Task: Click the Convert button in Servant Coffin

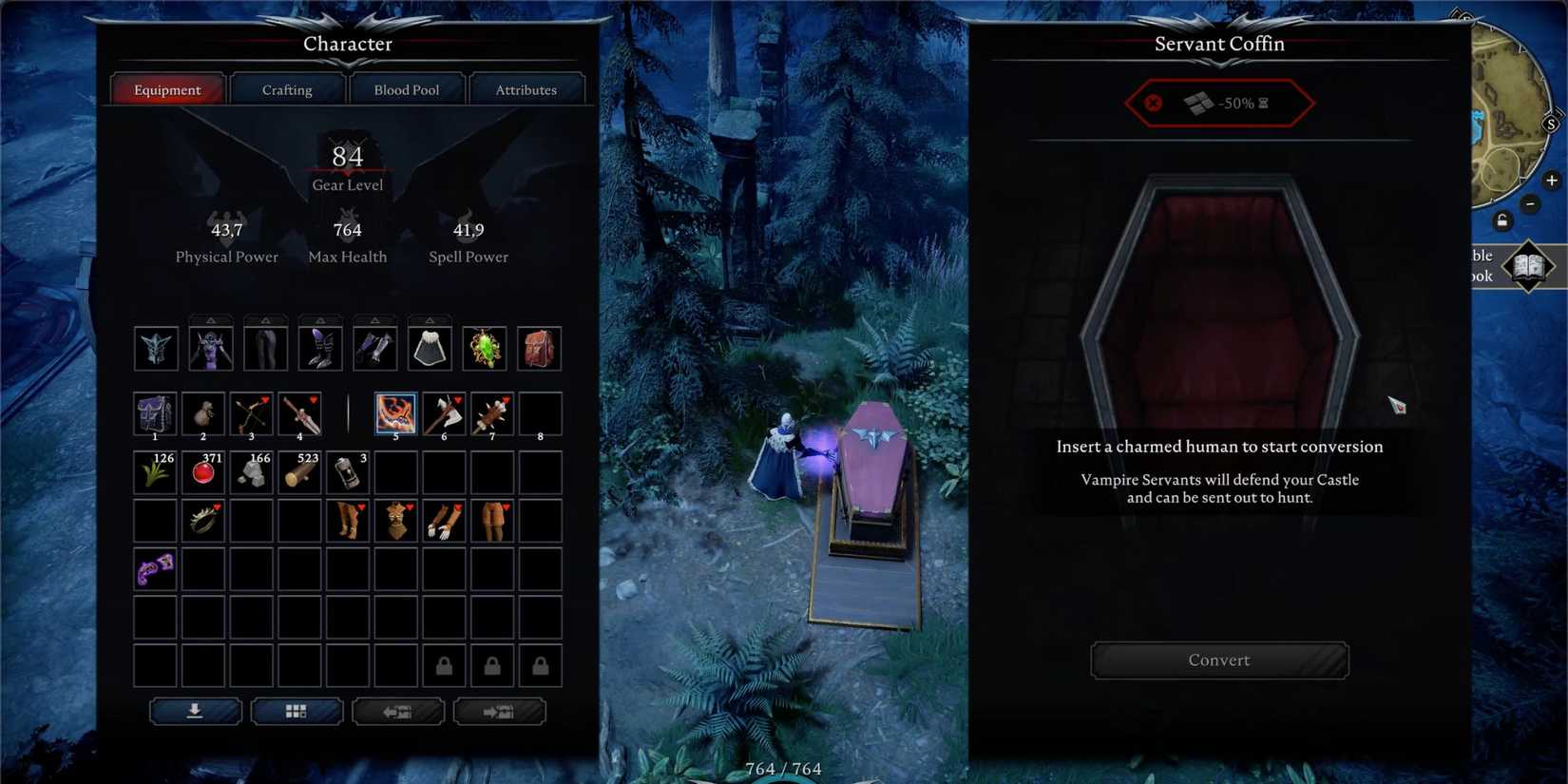Action: click(x=1219, y=660)
